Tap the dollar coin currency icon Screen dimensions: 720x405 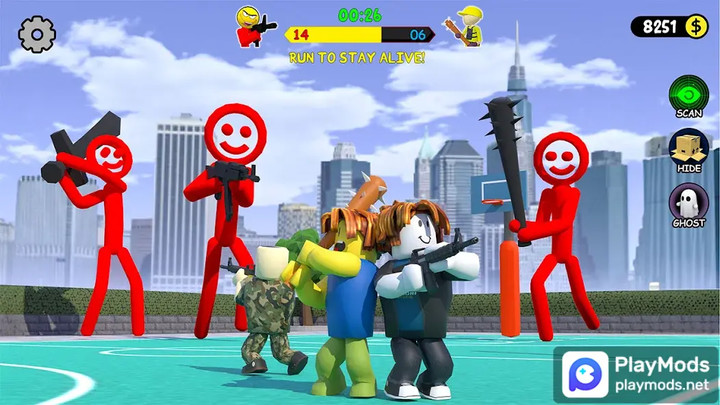[x=696, y=26]
